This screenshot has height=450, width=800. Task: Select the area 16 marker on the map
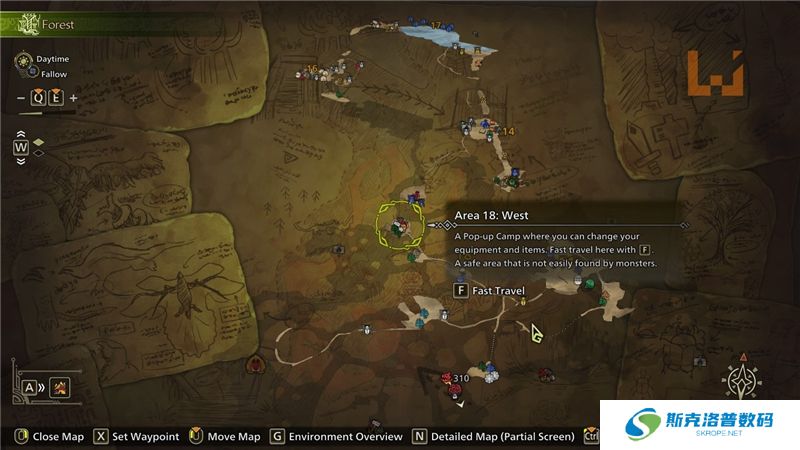(x=312, y=68)
